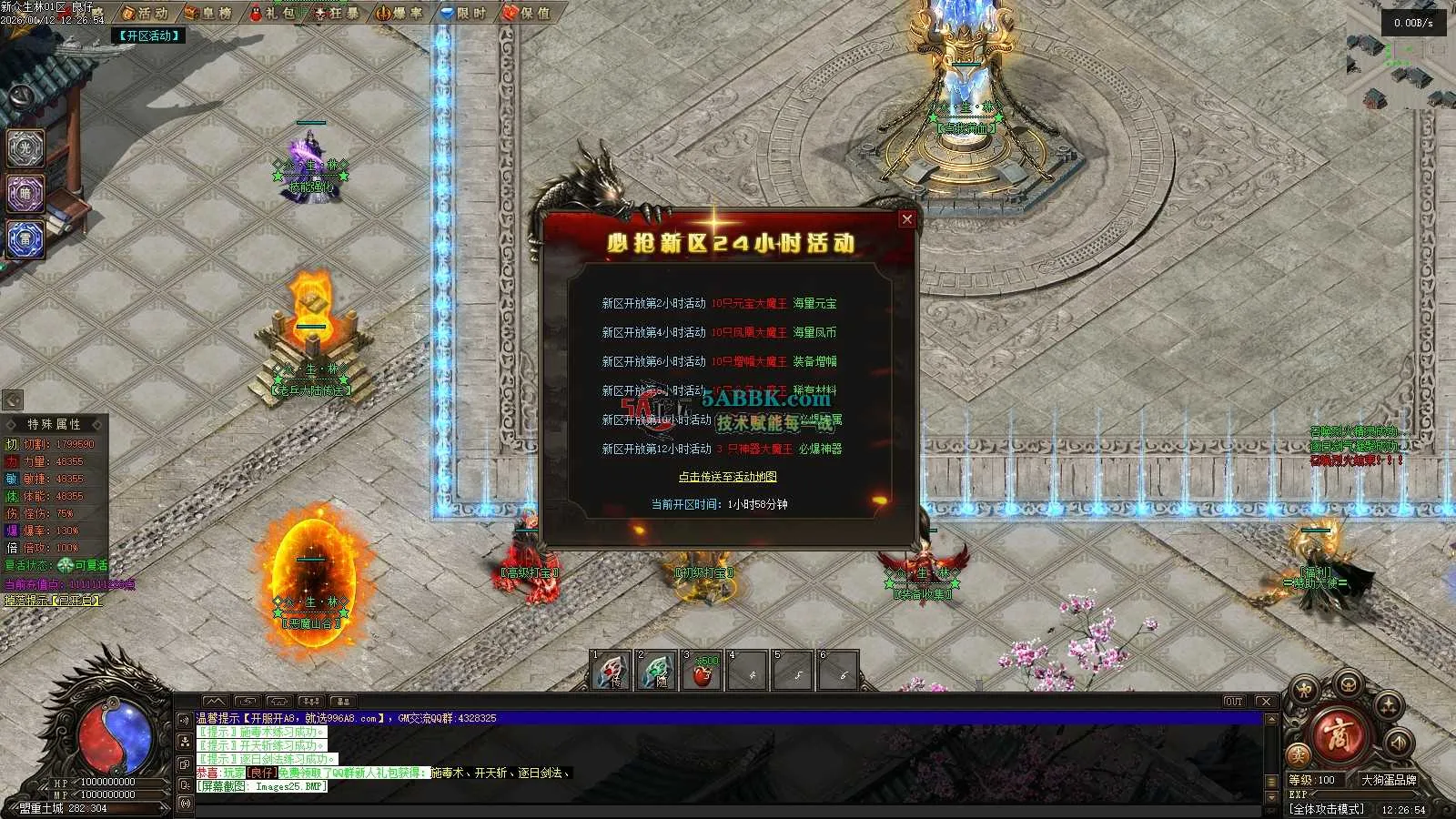The image size is (1456, 819).
Task: Open the shop with the red 商 button
Action: 1340,735
